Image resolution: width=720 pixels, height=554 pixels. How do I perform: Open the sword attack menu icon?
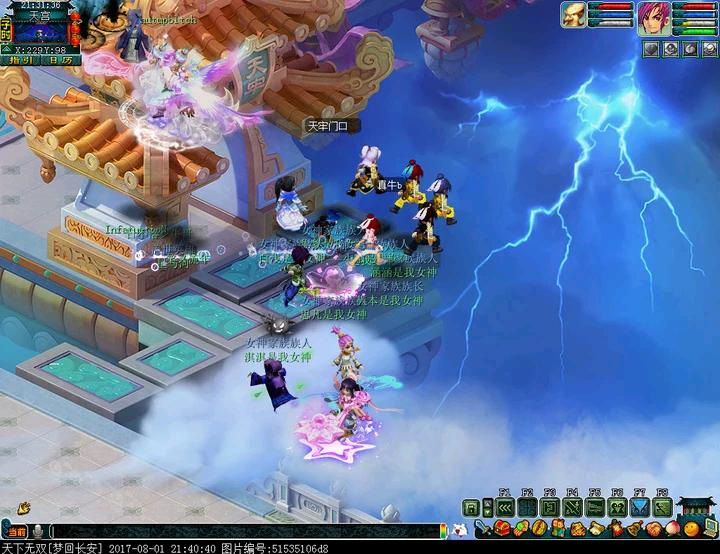(481, 528)
